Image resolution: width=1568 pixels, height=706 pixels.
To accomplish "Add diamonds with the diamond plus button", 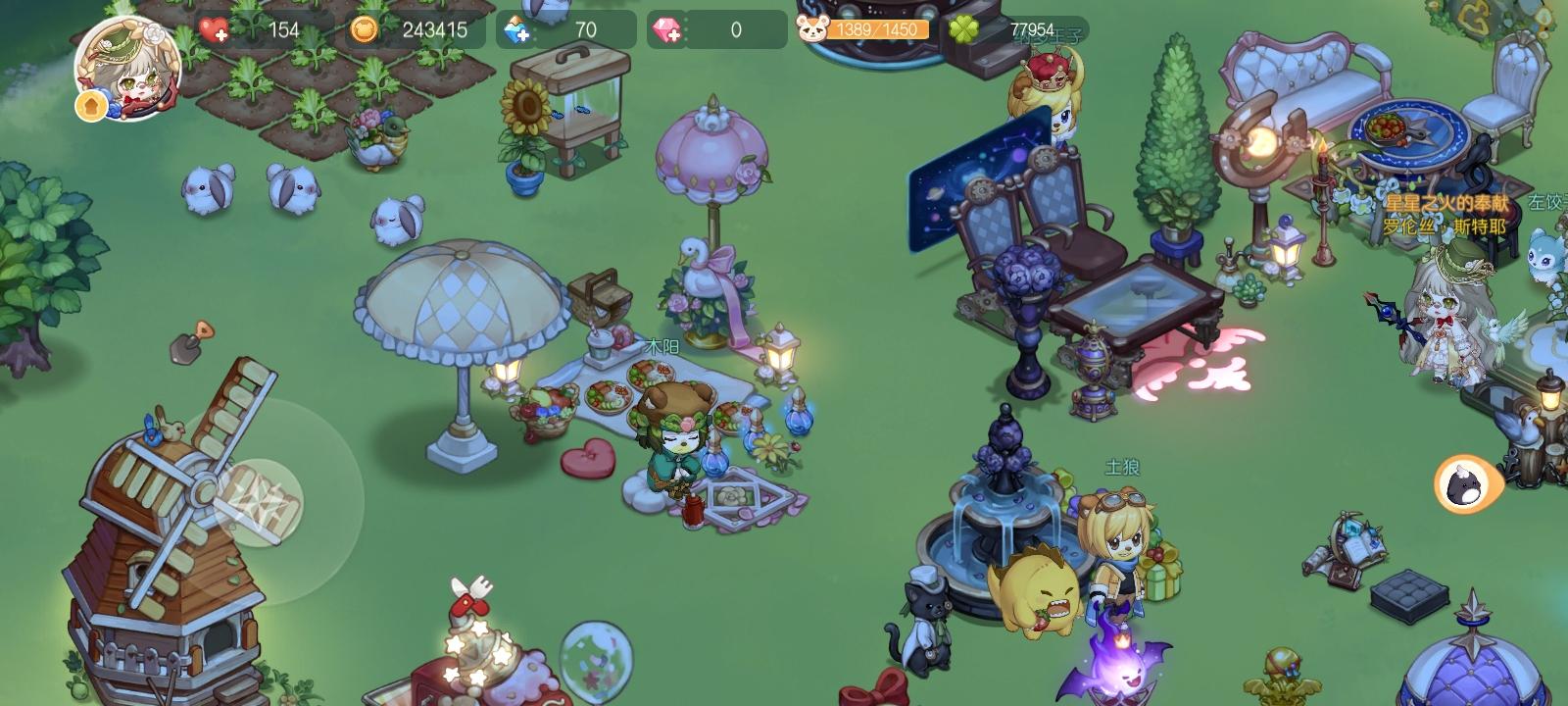I will [673, 37].
